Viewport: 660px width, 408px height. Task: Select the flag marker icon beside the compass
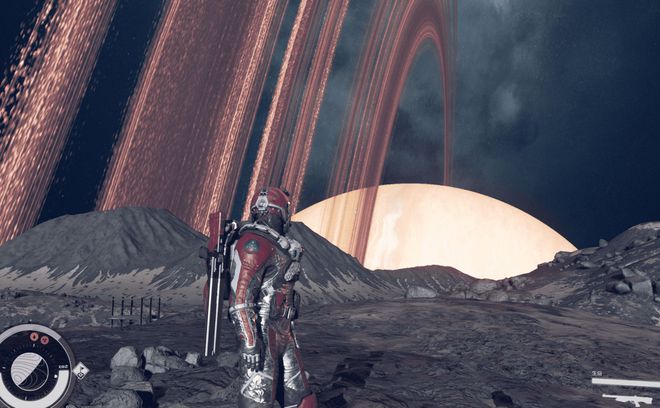(x=81, y=370)
